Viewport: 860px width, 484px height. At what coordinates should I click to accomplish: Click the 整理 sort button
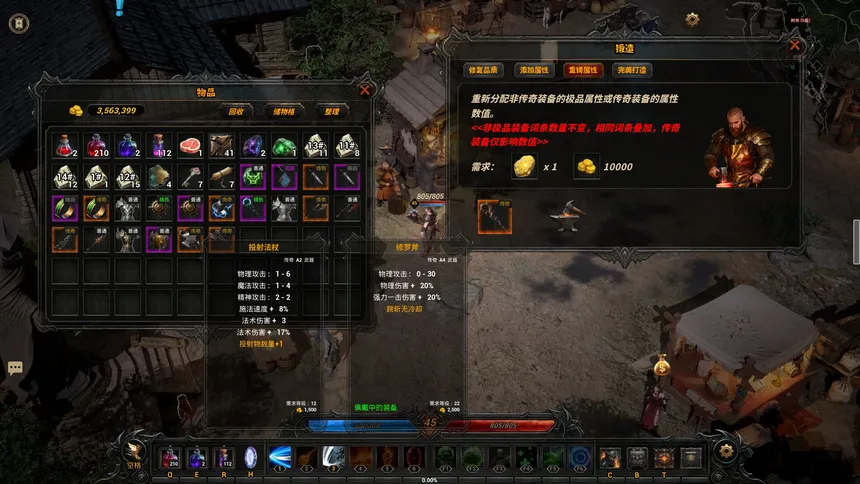pyautogui.click(x=331, y=111)
